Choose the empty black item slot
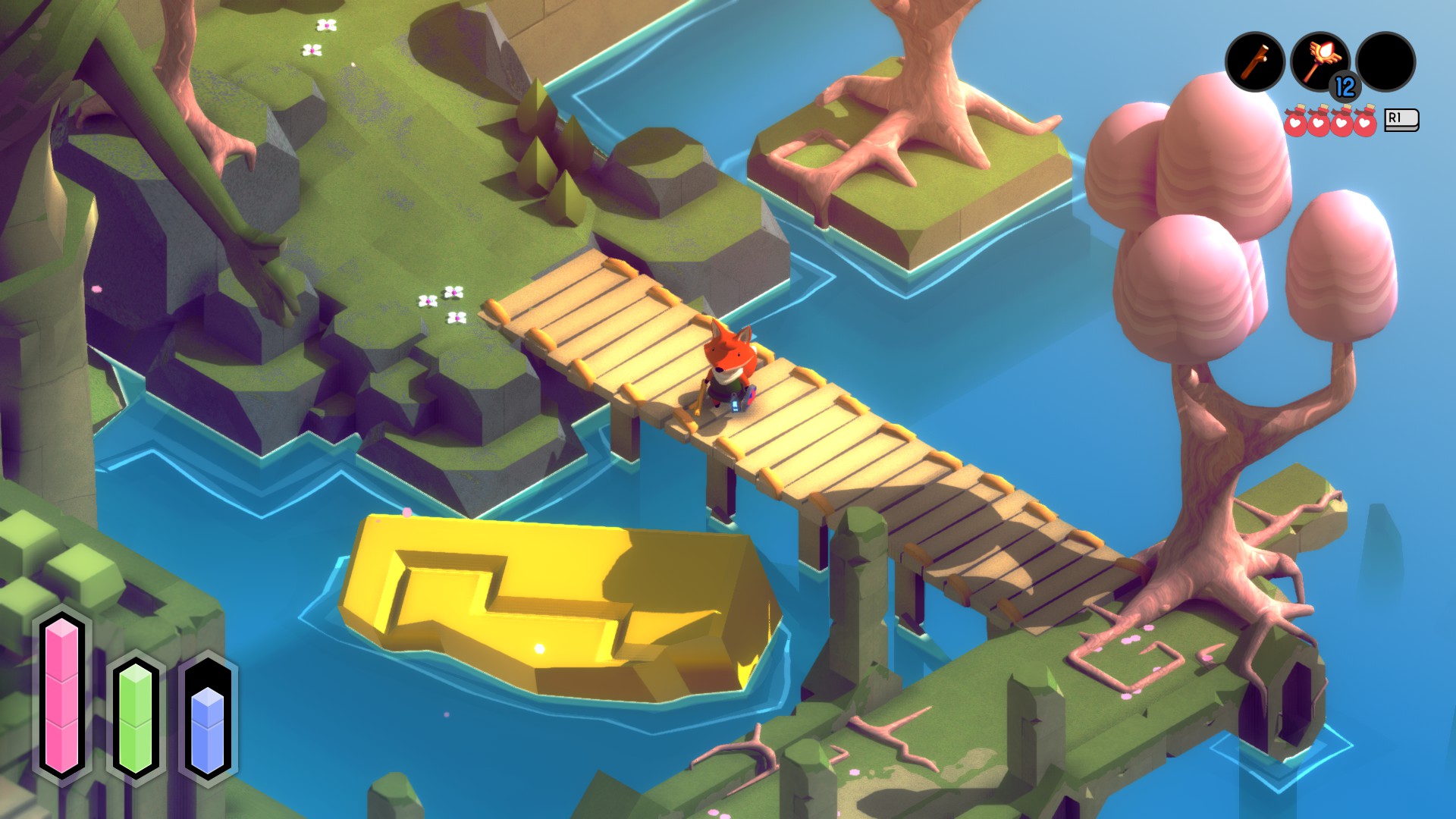 (x=1385, y=62)
